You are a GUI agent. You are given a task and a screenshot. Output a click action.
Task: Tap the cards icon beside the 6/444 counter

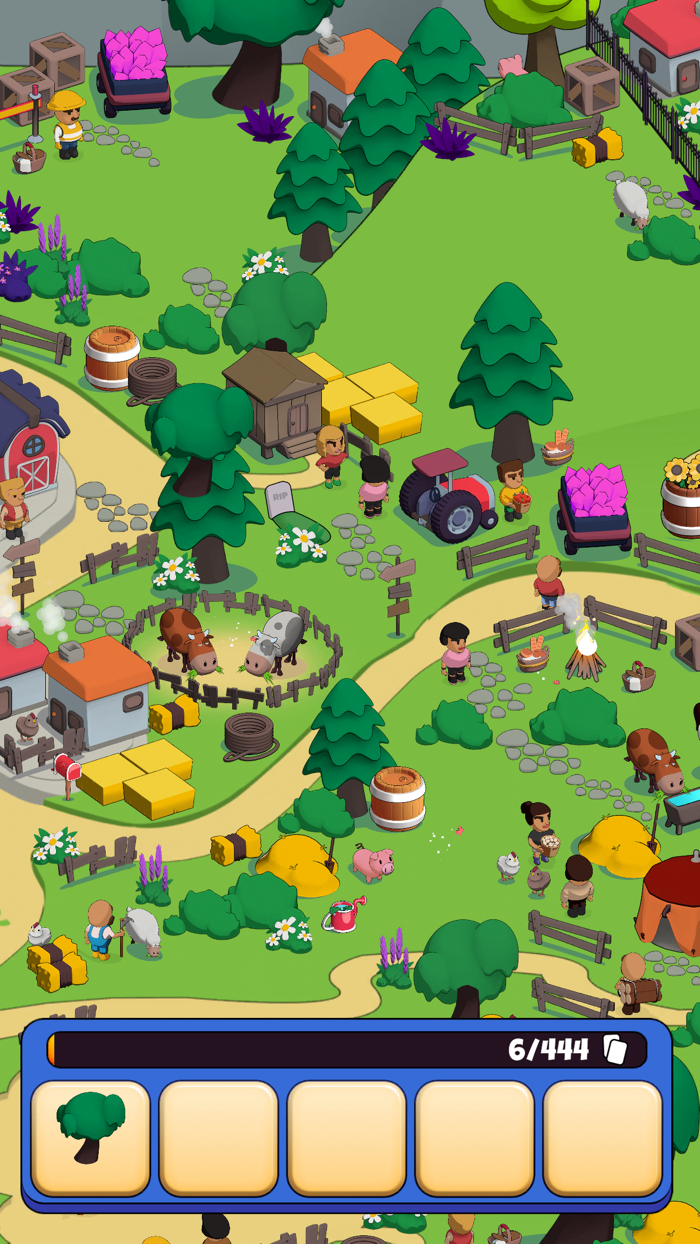(615, 1049)
